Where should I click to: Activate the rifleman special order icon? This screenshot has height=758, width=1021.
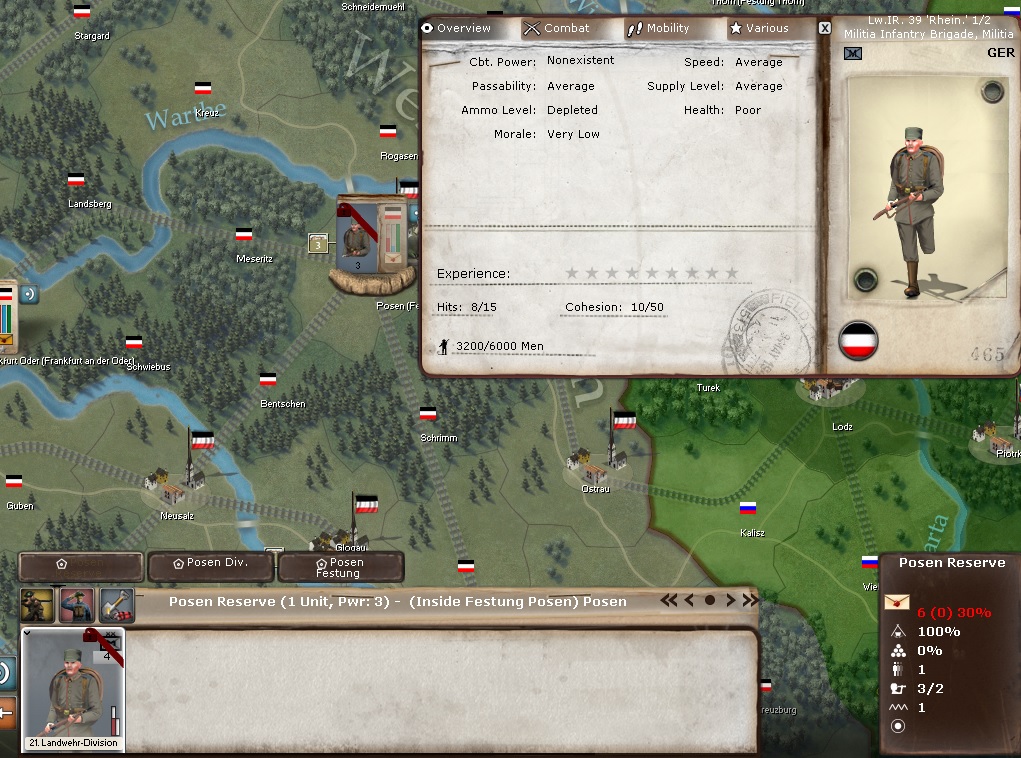tap(37, 605)
